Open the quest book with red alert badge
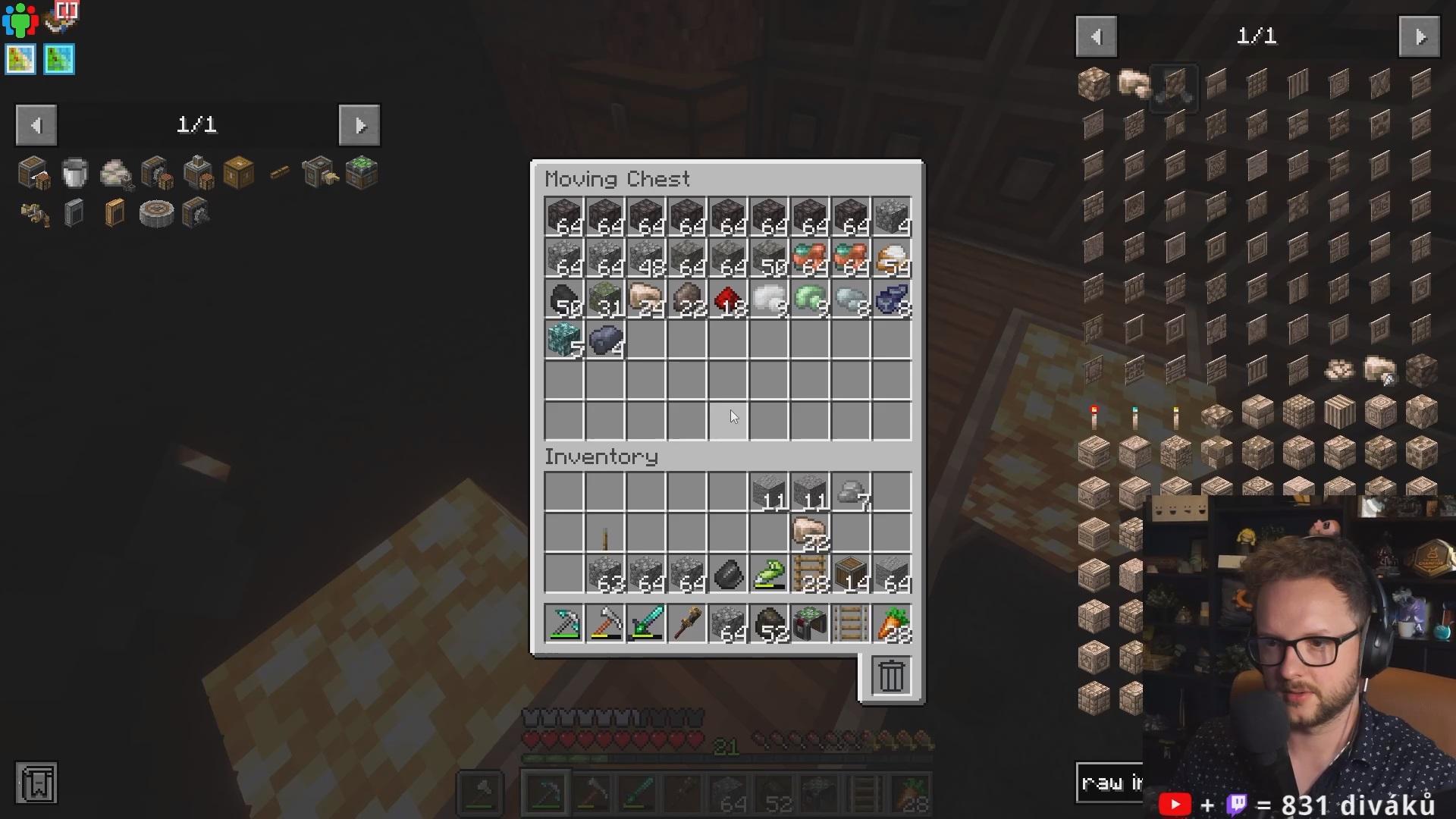Screen dimensions: 1456x819 [x=62, y=17]
